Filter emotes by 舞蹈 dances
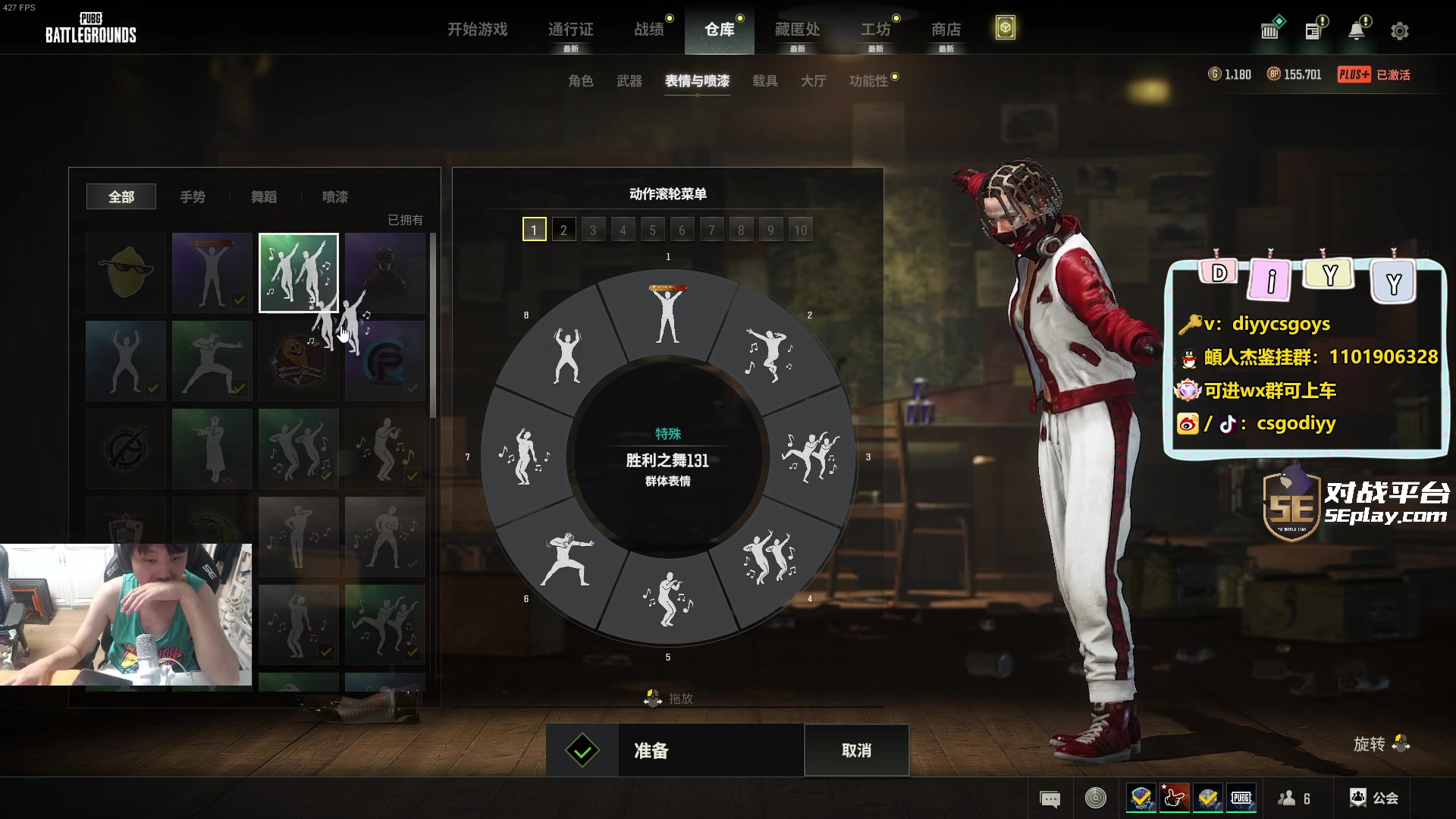The image size is (1456, 819). tap(264, 197)
